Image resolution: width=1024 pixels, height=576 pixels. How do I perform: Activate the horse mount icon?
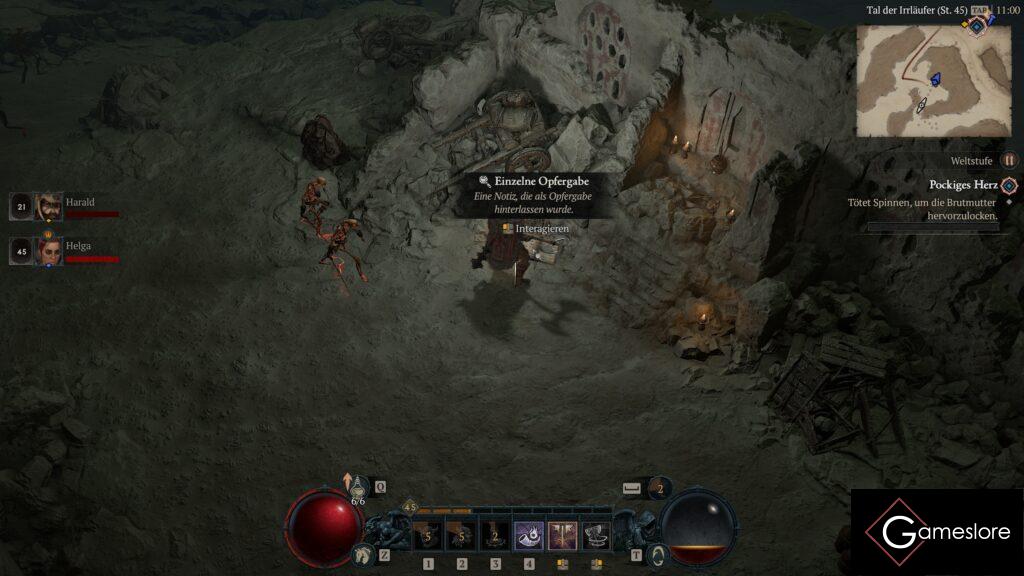[362, 554]
